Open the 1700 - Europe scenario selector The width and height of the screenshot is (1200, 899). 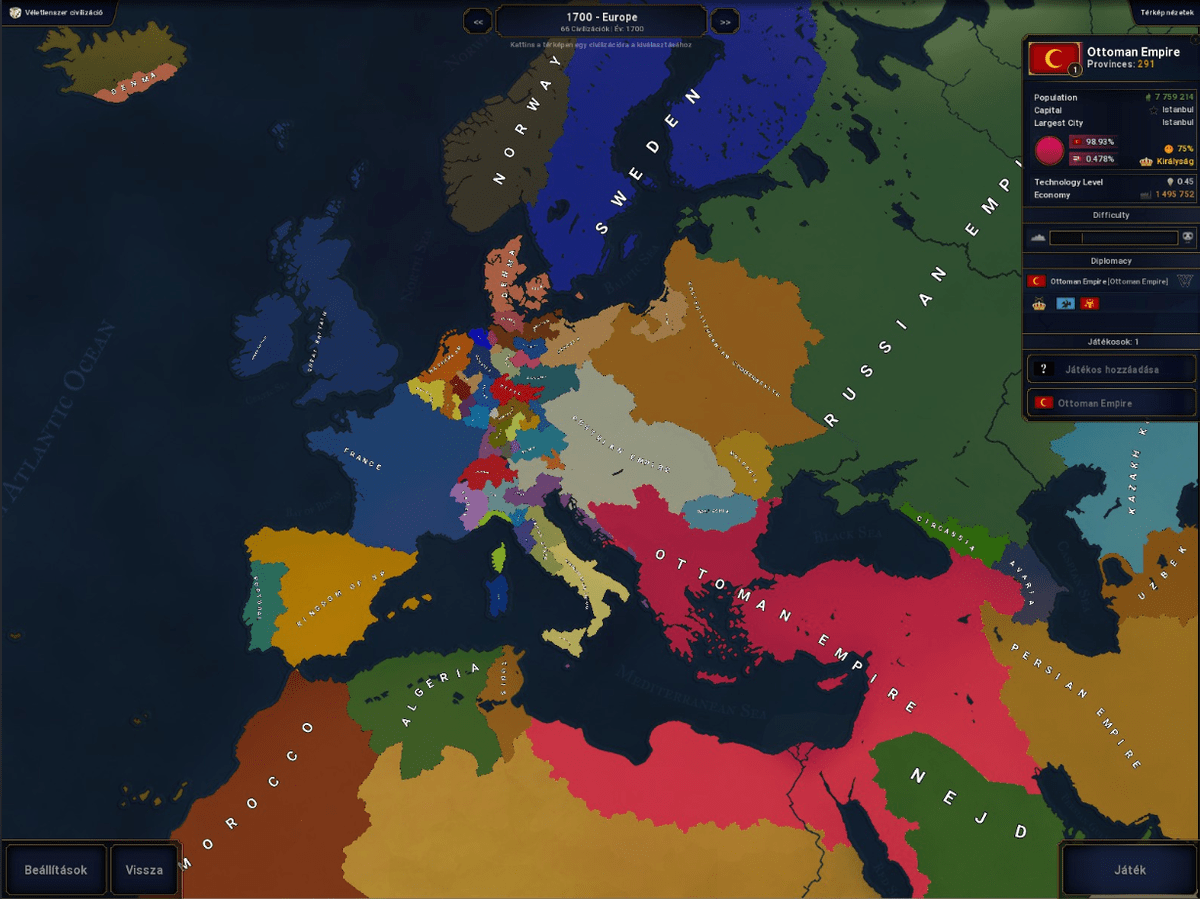coord(601,20)
